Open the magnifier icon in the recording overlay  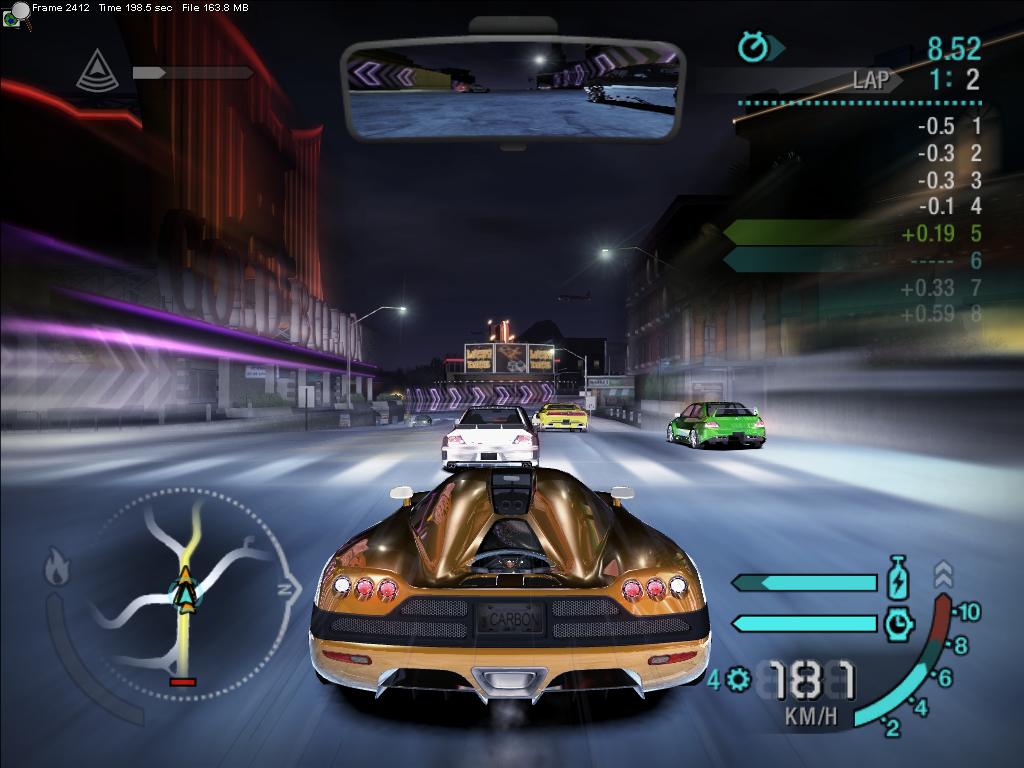click(17, 14)
